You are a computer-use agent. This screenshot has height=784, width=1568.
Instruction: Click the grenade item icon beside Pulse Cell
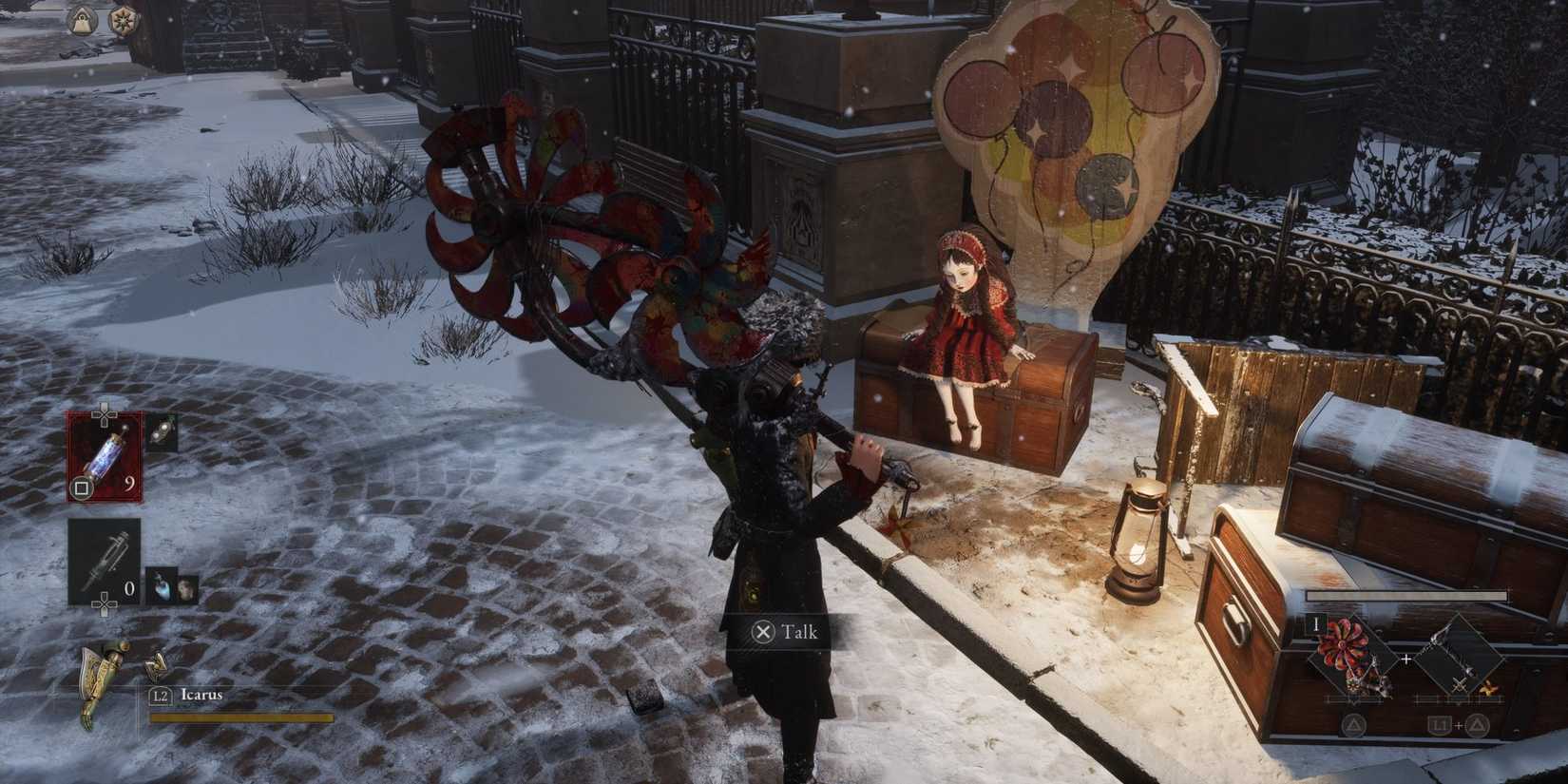tap(162, 432)
